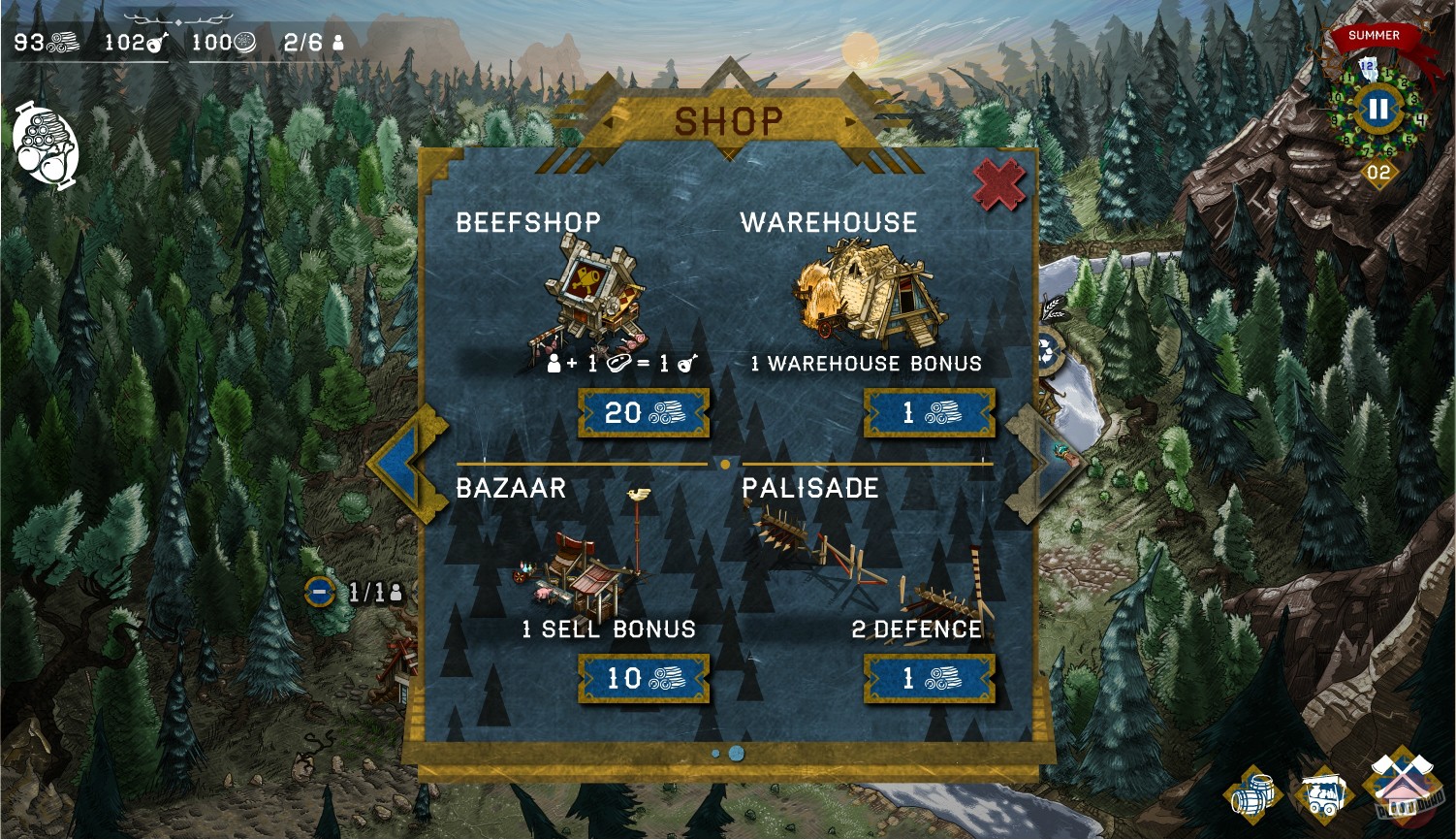
Task: Click the left chevron beside the SHOP title
Action: 609,122
